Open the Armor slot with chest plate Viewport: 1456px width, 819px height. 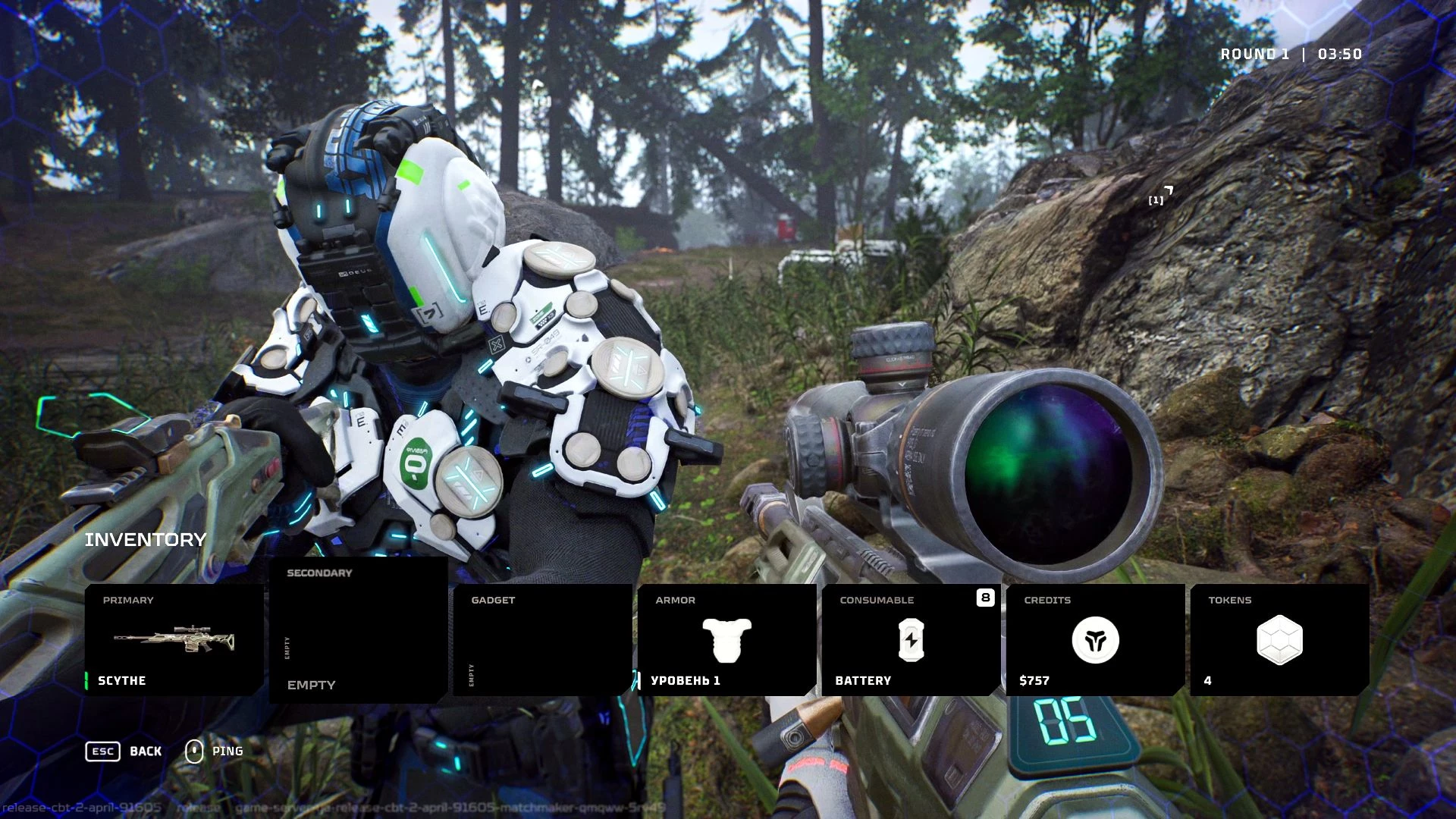point(726,639)
